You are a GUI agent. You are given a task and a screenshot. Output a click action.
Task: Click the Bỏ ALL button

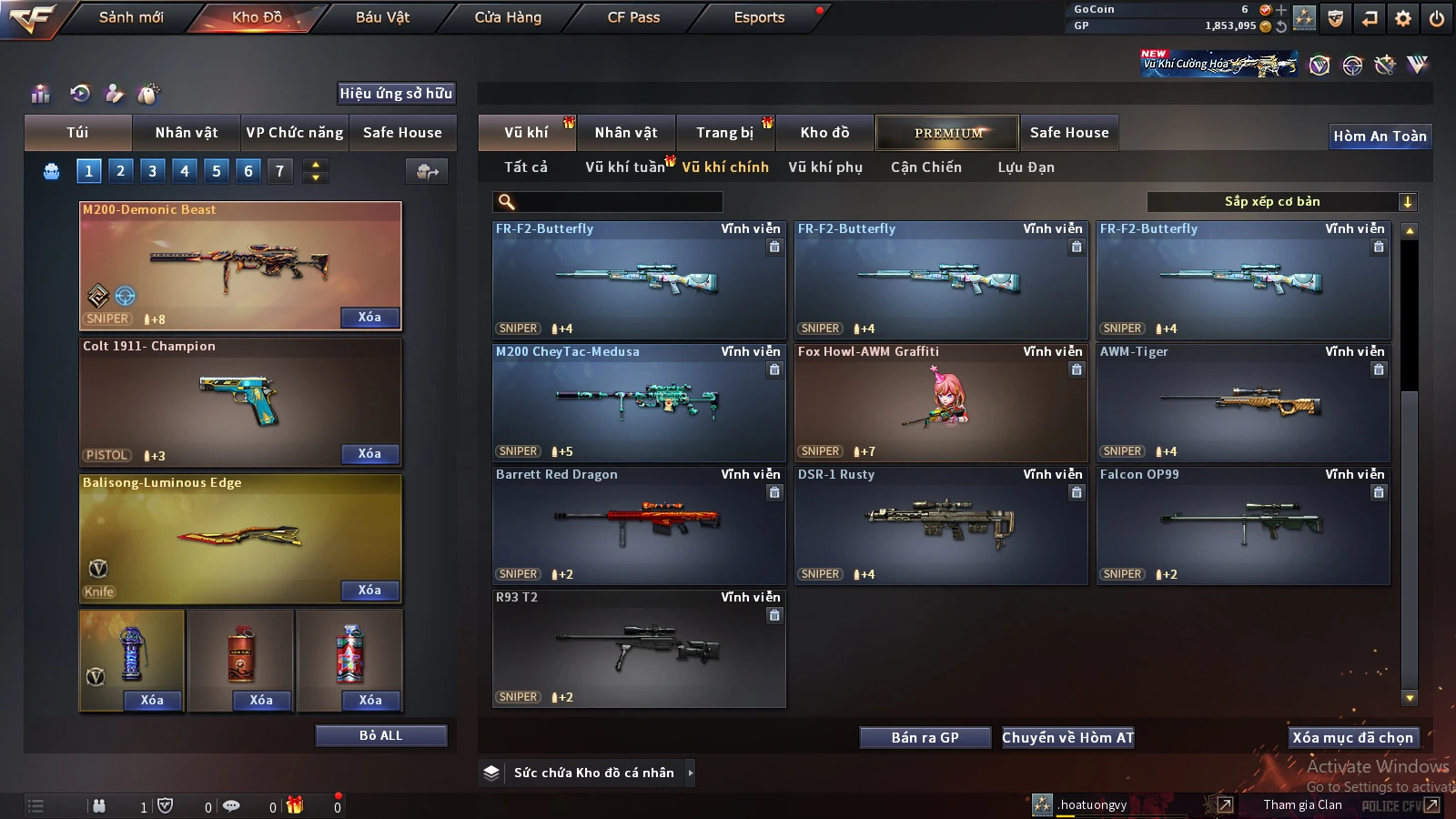pos(380,735)
